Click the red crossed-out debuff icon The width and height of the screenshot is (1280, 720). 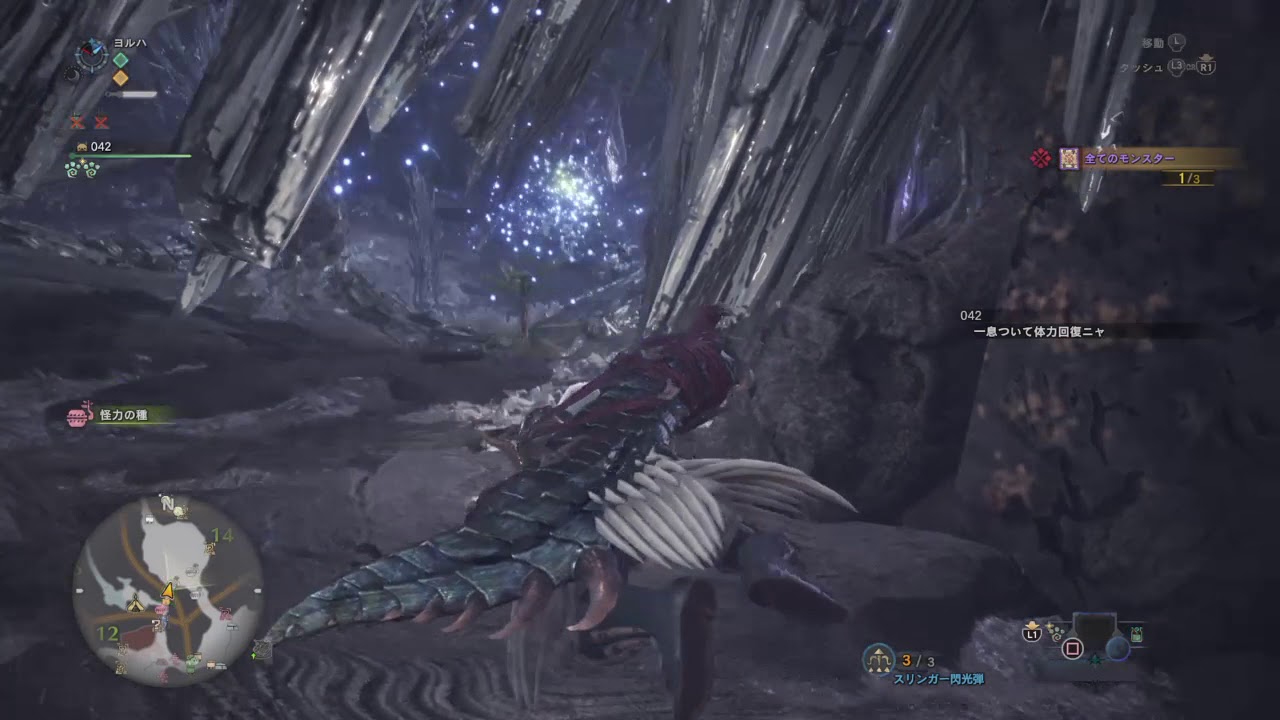(76, 122)
